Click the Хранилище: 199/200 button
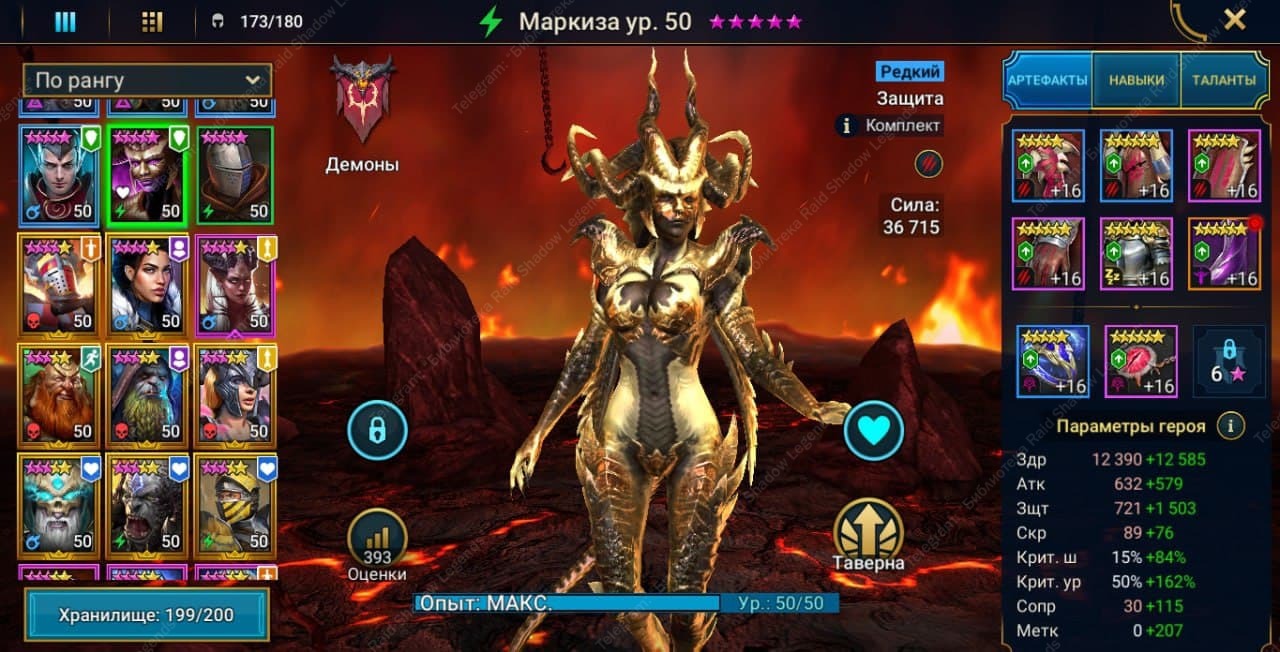This screenshot has width=1280, height=652. click(147, 614)
